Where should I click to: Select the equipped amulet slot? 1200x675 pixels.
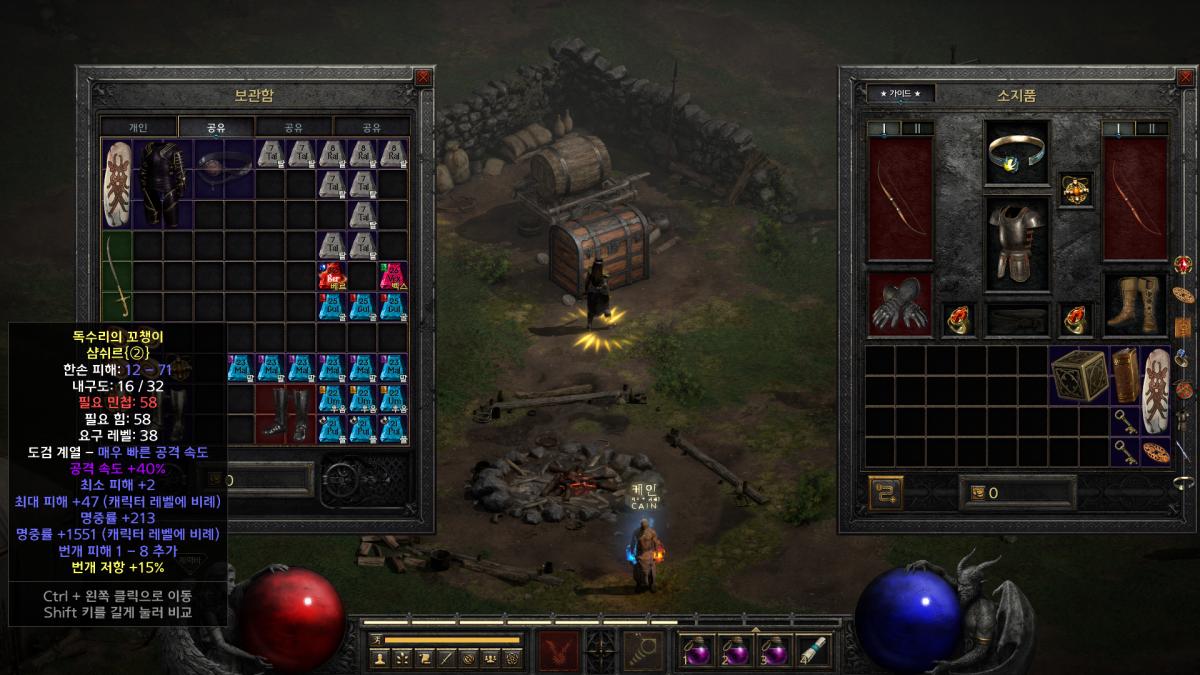[1076, 189]
